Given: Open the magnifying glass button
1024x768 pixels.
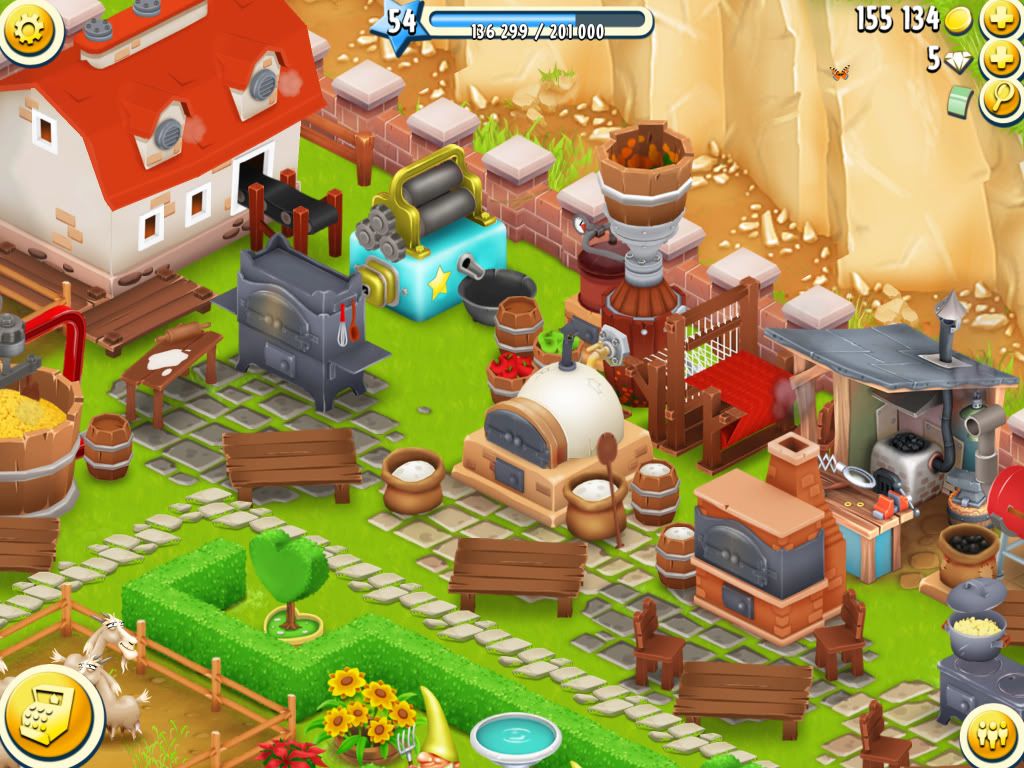Looking at the screenshot, I should click(999, 99).
